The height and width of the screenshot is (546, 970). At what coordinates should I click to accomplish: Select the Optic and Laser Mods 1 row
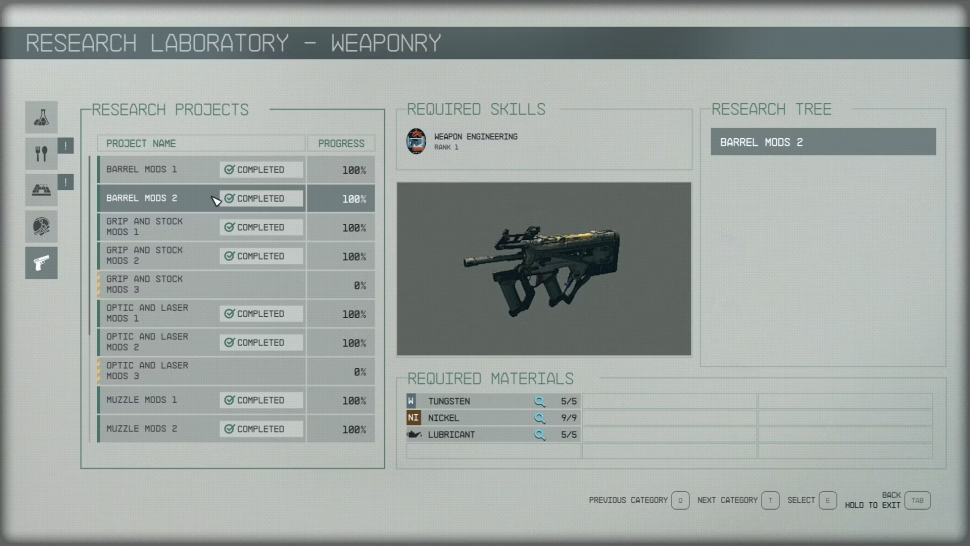[x=236, y=314]
